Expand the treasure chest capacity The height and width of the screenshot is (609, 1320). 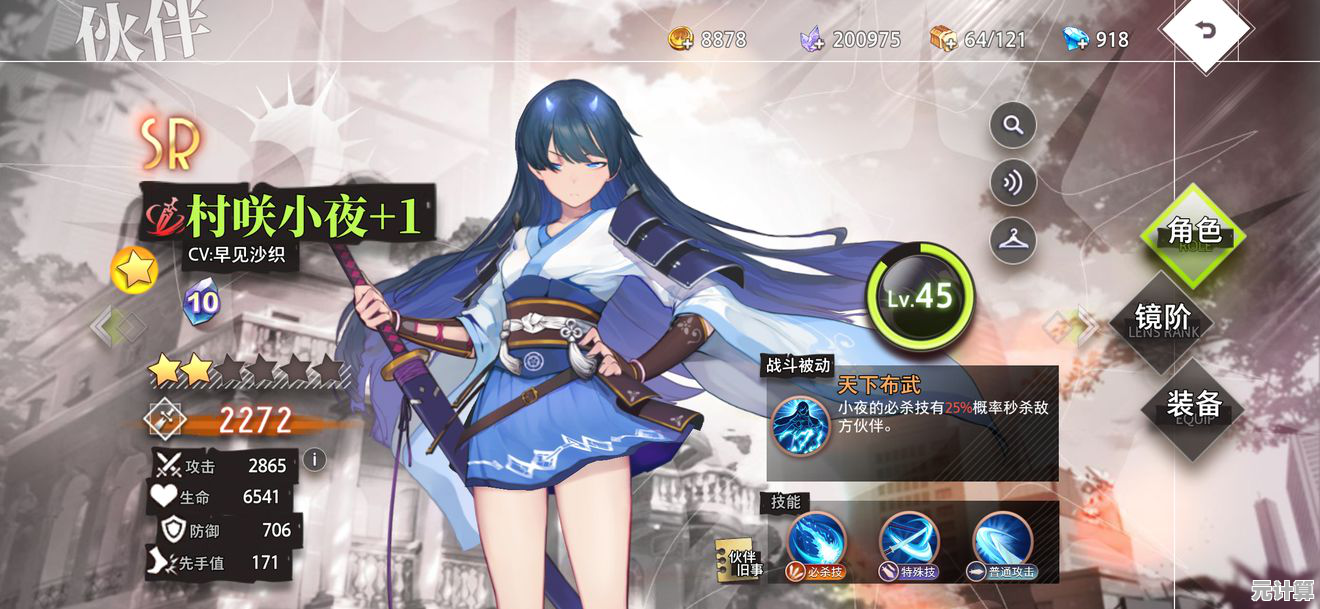pyautogui.click(x=943, y=39)
